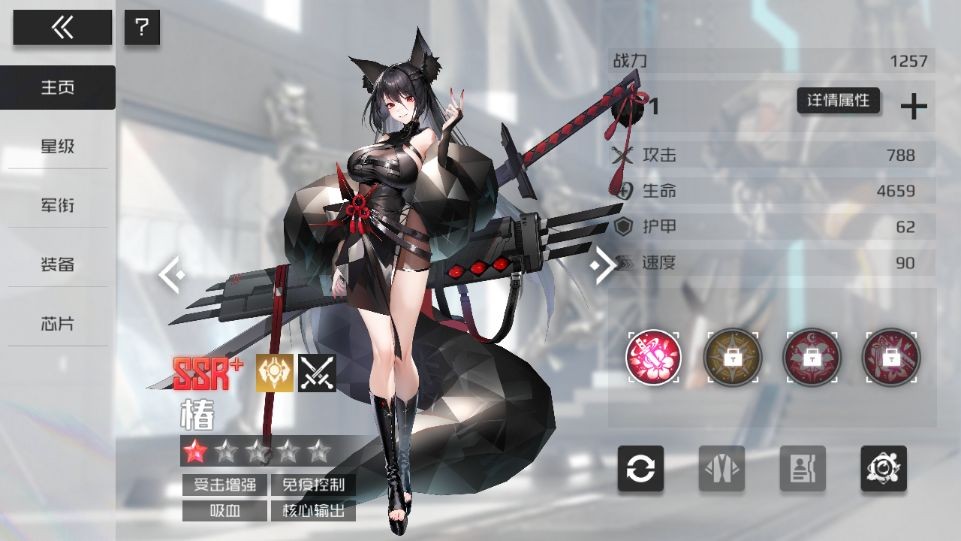Tap the 吸血 trait tag
961x541 pixels.
point(223,511)
